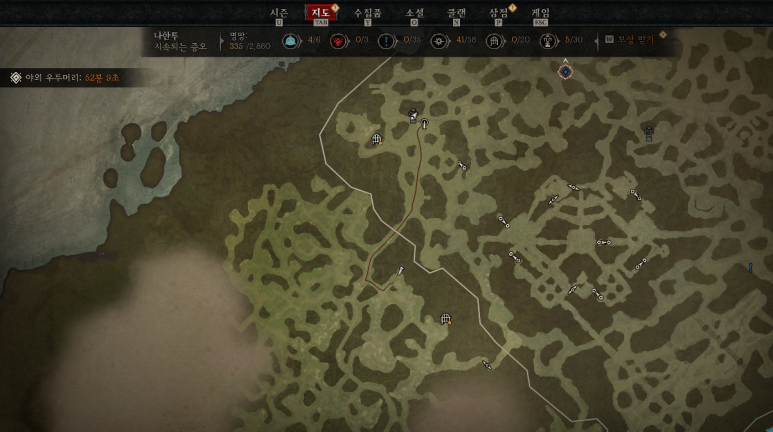
Task: Select the waypoint progress icon showing 4/6
Action: click(290, 41)
